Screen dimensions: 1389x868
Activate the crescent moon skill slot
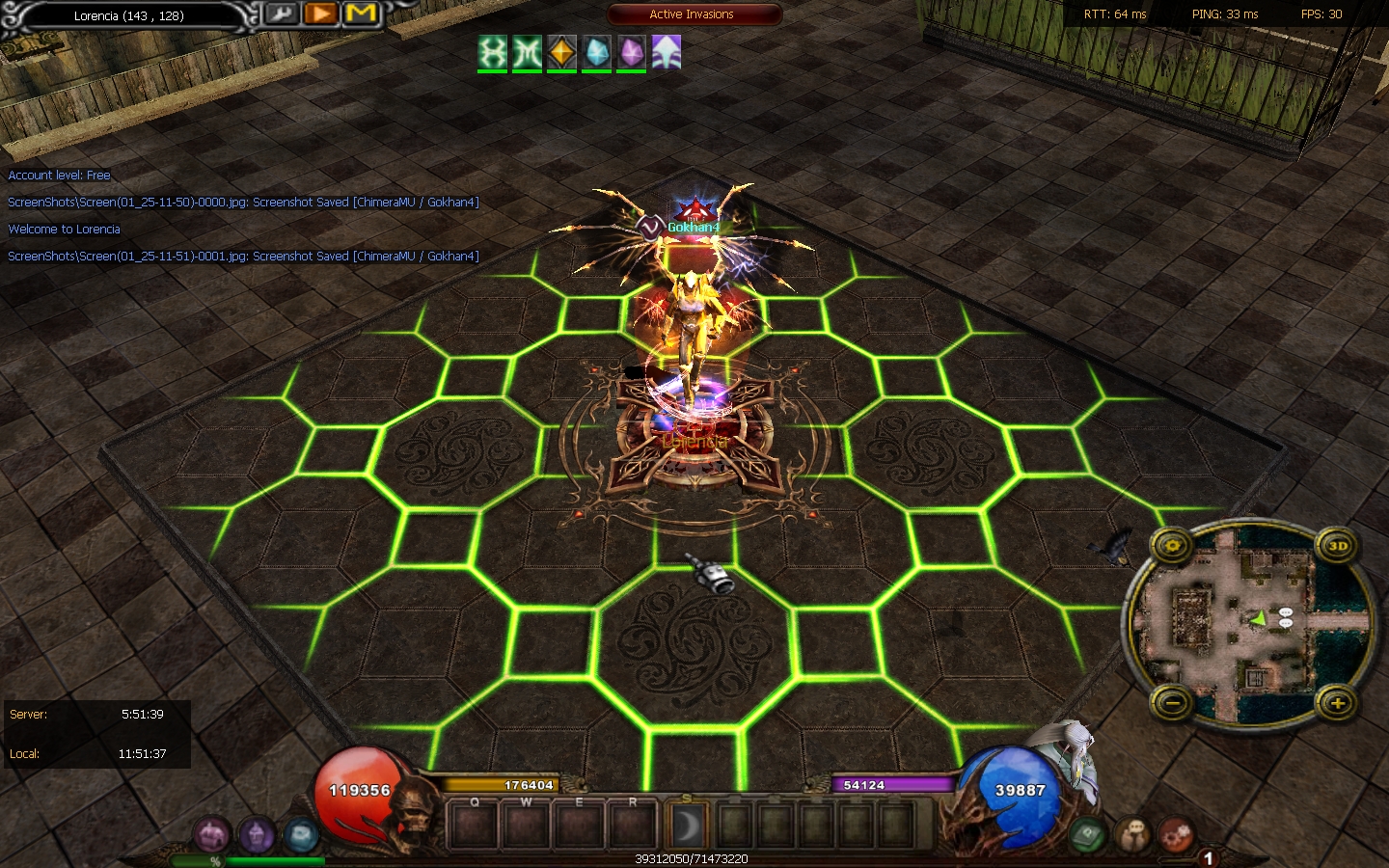point(688,827)
